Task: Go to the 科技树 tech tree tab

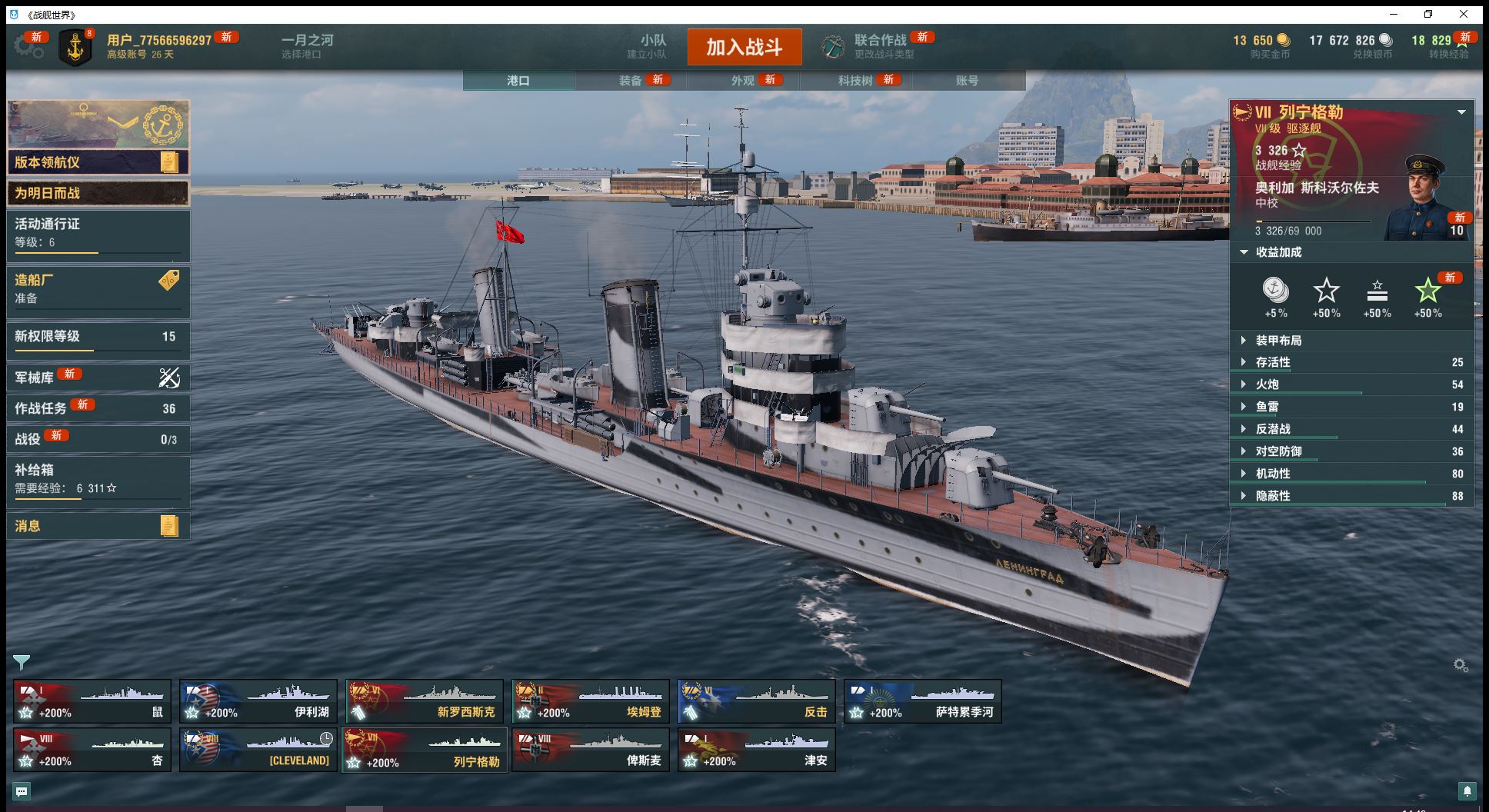Action: [x=855, y=81]
